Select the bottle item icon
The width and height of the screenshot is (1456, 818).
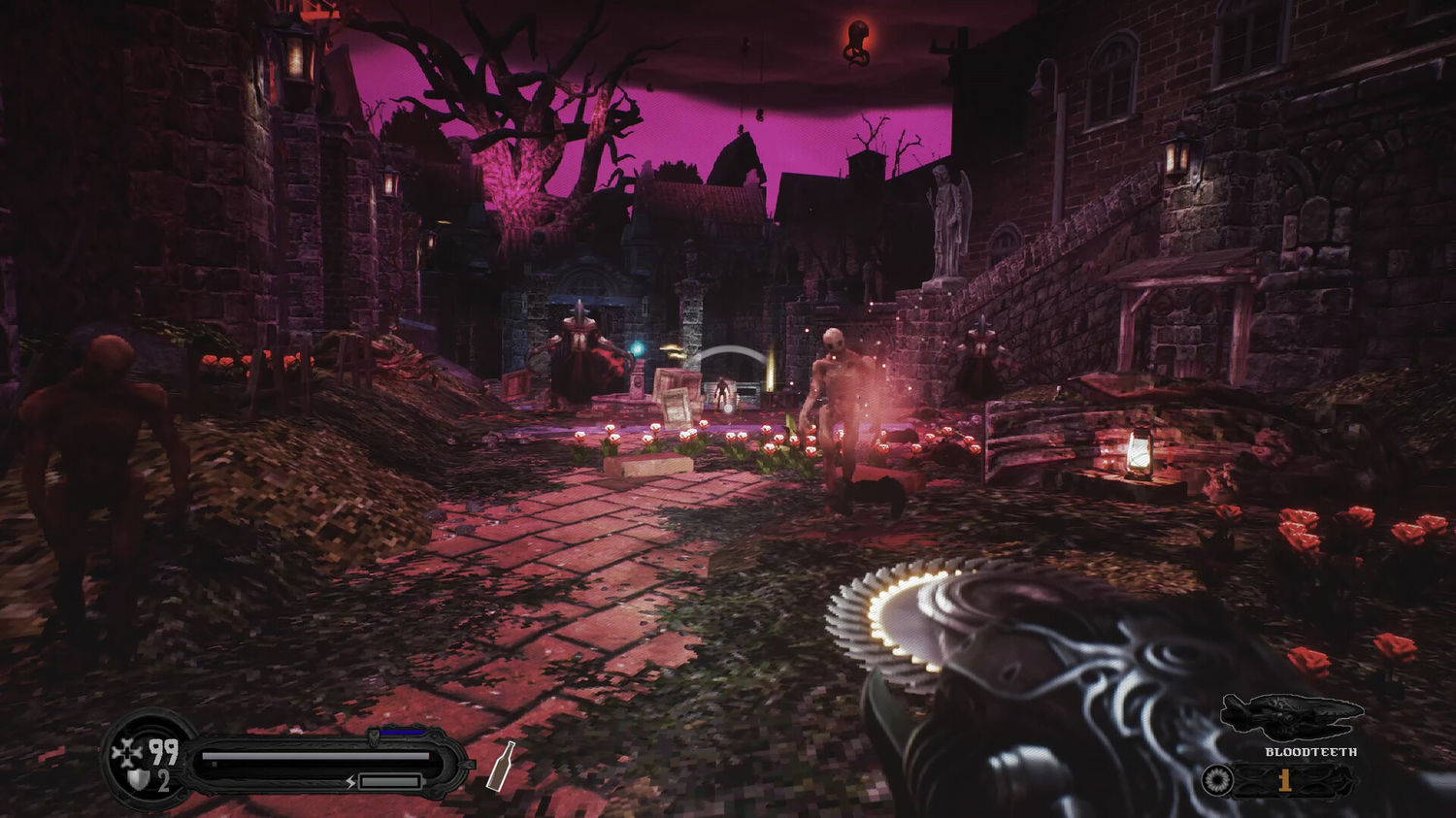(500, 767)
